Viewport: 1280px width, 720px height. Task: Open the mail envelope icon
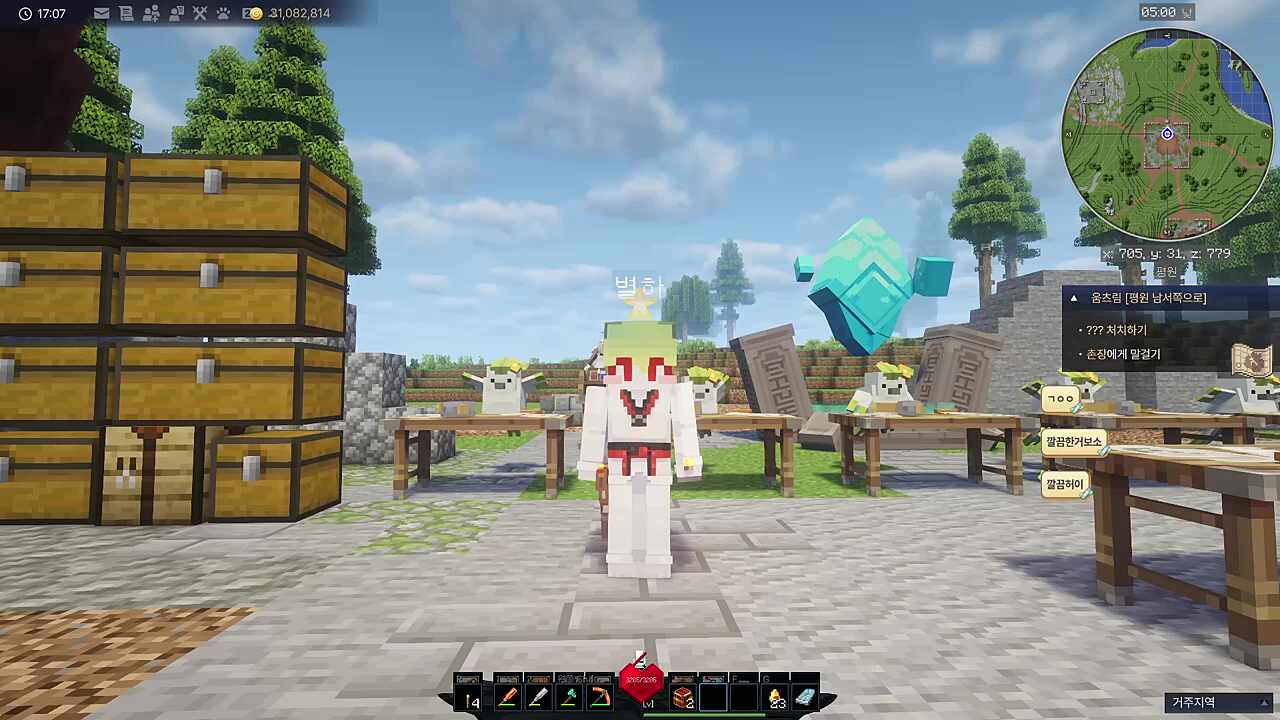coord(101,13)
